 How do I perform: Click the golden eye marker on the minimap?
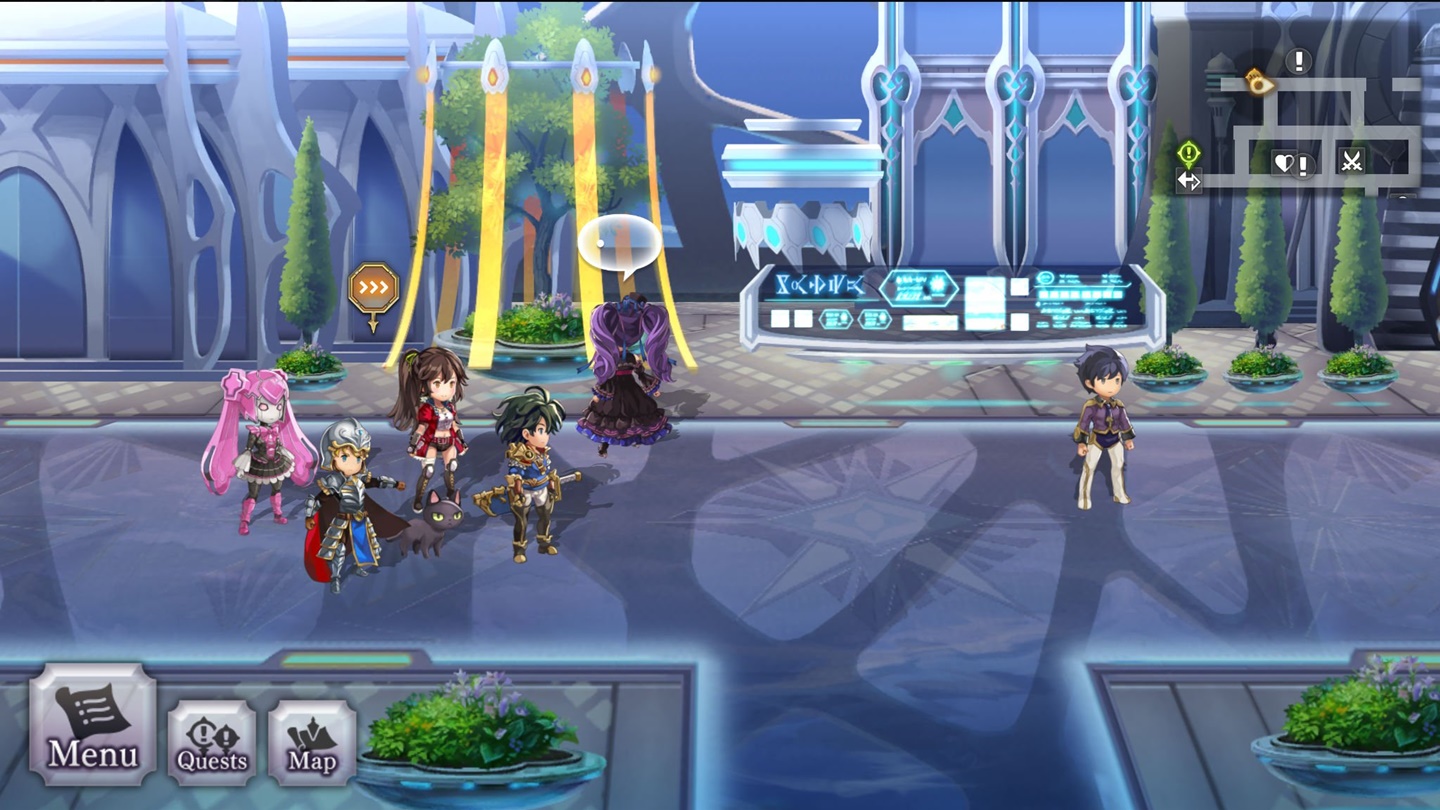pos(1258,82)
